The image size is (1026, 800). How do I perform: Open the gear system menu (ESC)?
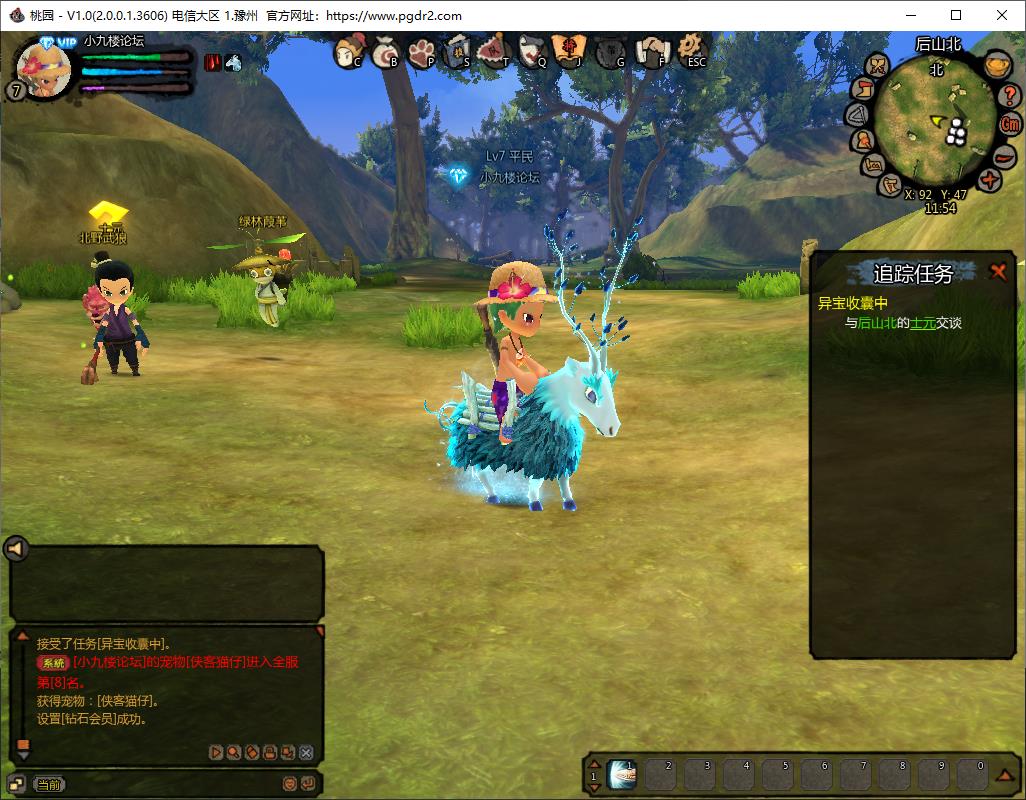[x=692, y=49]
